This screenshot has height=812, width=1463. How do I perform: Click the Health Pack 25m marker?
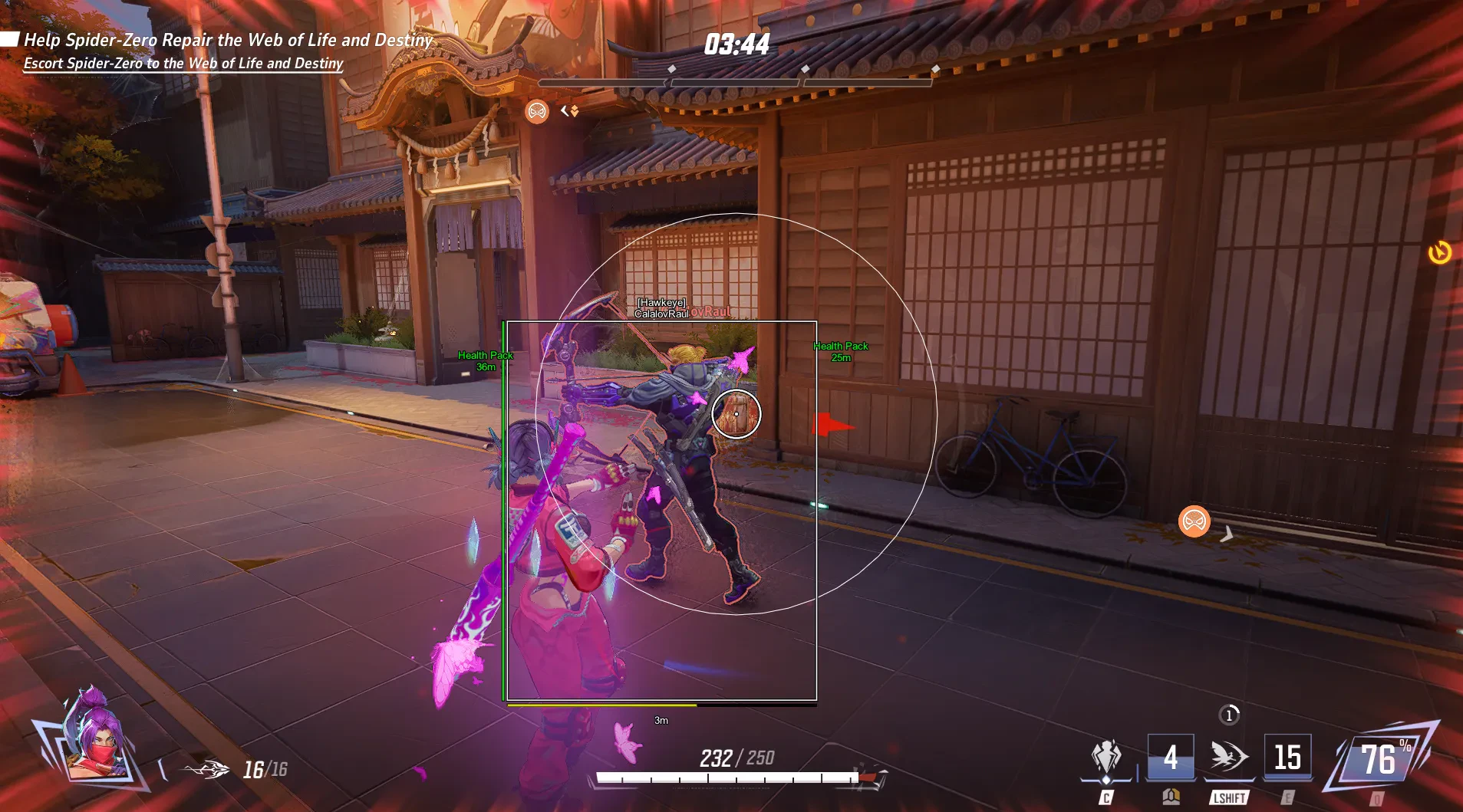point(841,352)
